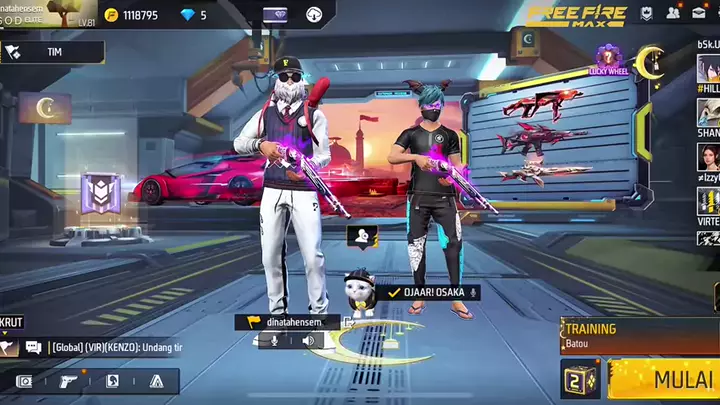Open the crescent moon event icon

pos(651,62)
